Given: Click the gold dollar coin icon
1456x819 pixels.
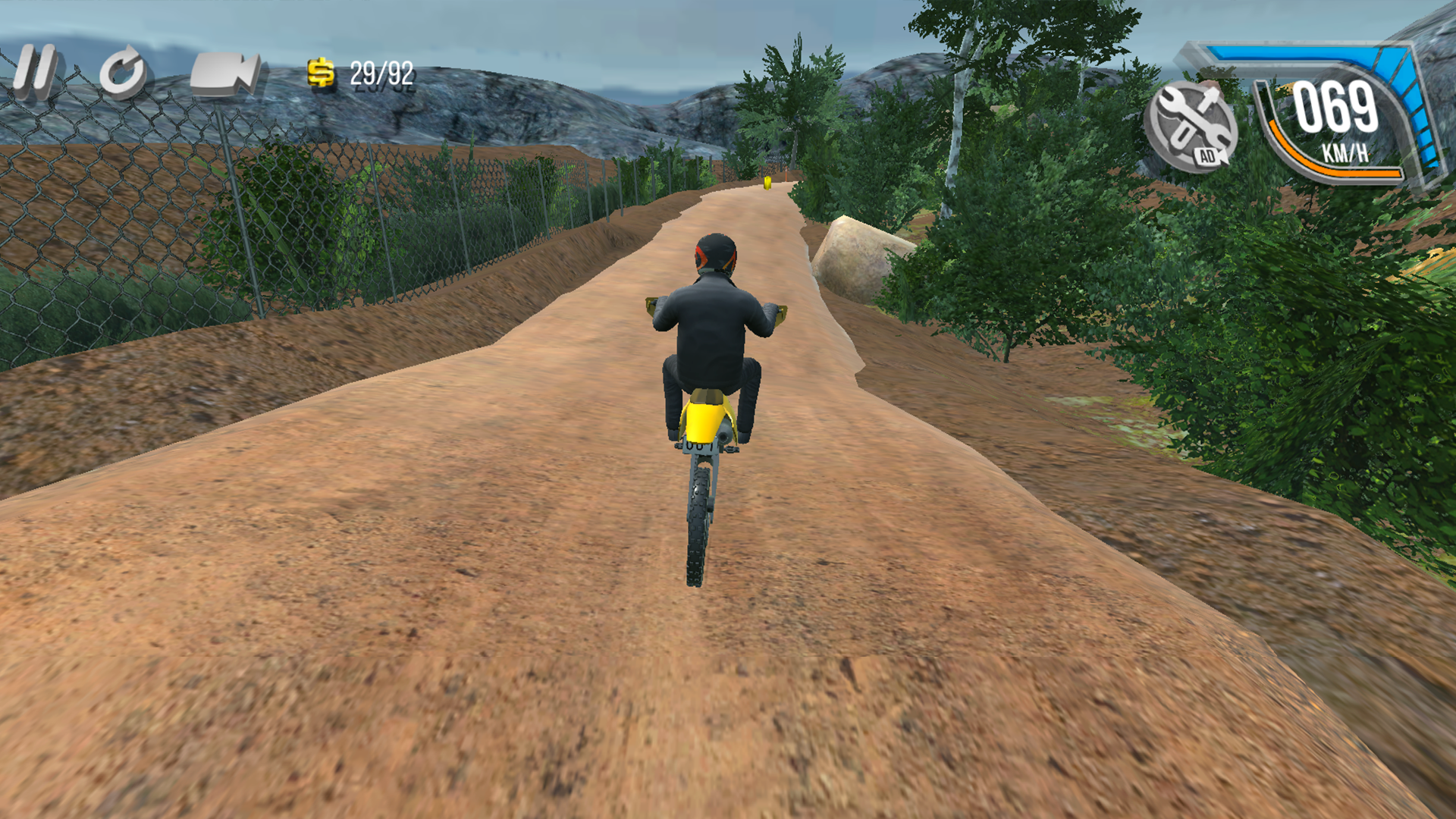Looking at the screenshot, I should (322, 72).
